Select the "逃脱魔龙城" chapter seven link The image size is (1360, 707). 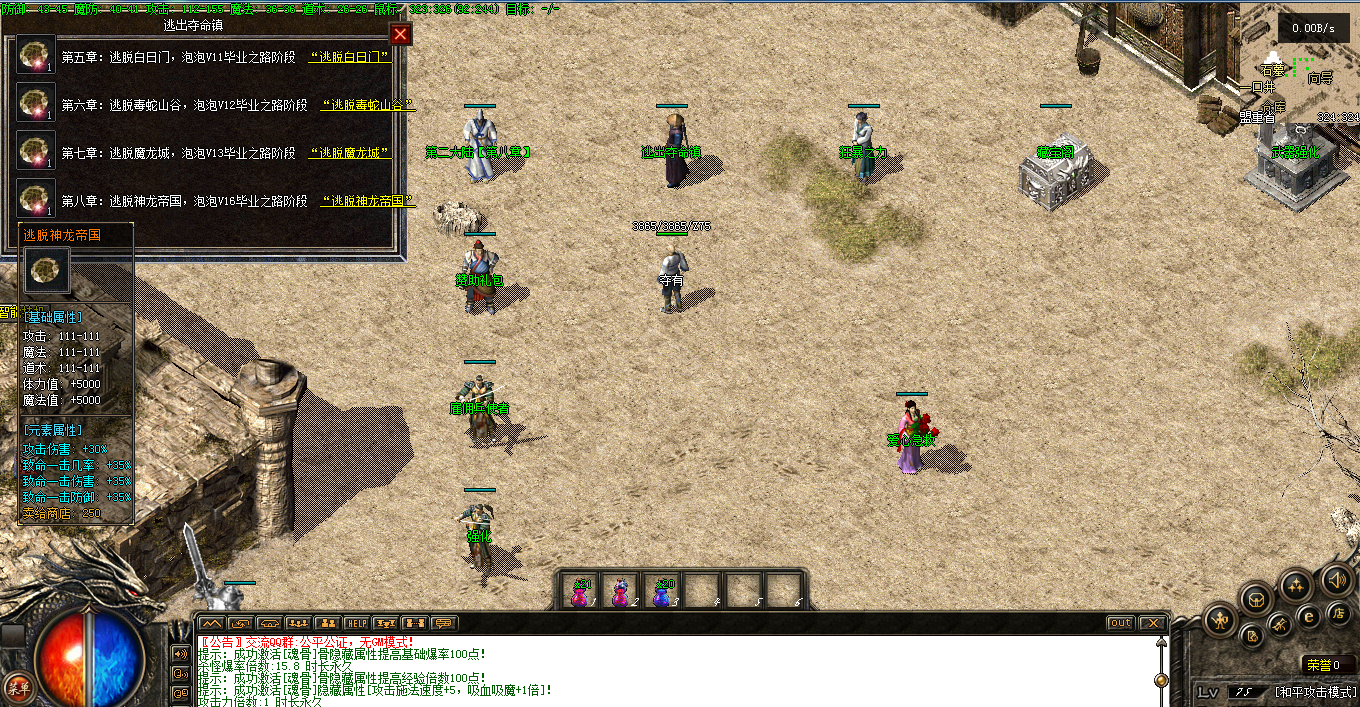pyautogui.click(x=349, y=153)
